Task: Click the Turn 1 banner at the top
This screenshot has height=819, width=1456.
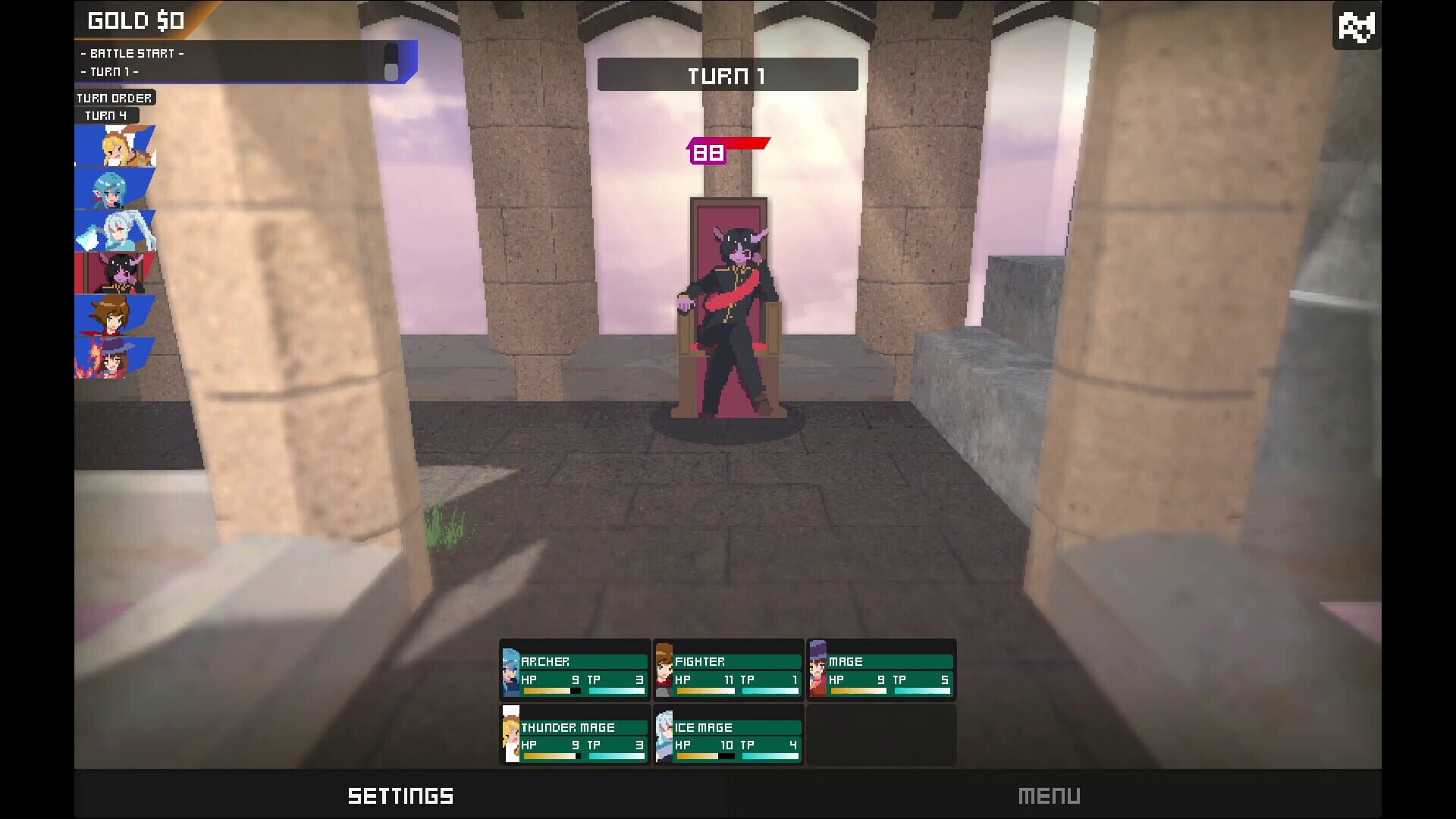Action: (726, 74)
